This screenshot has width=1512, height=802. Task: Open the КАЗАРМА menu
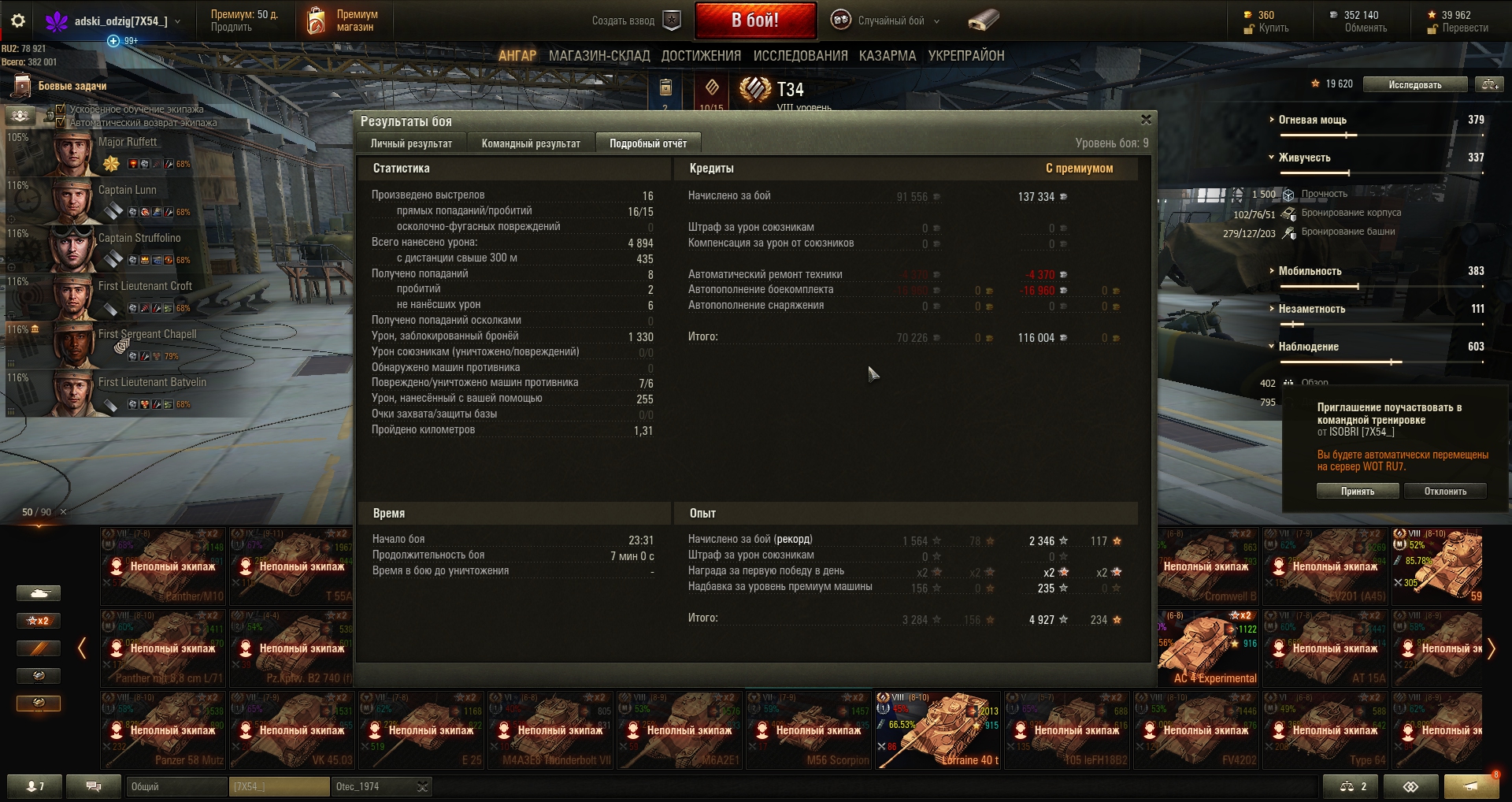[x=888, y=56]
